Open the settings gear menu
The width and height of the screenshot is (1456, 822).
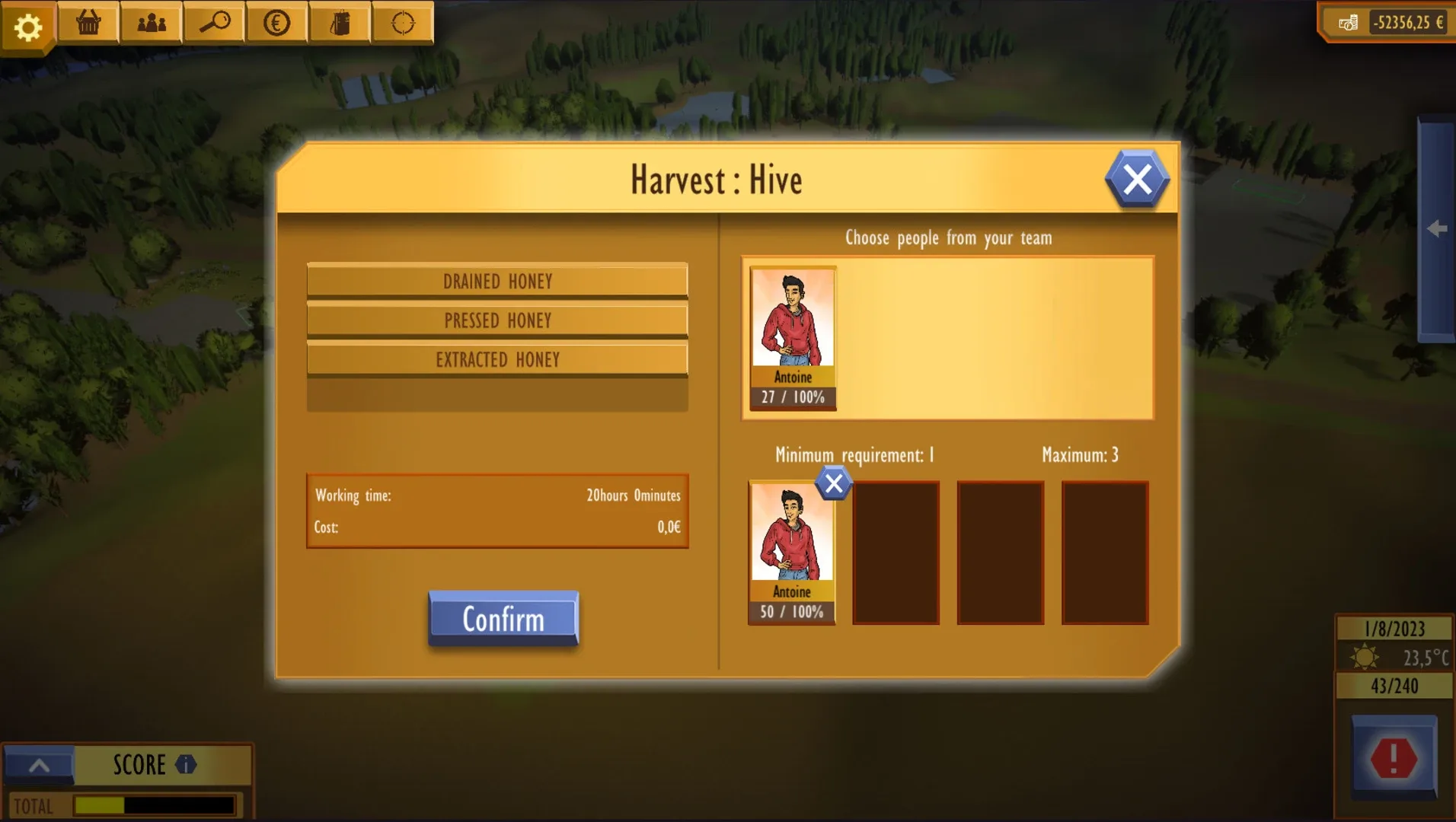(x=28, y=24)
